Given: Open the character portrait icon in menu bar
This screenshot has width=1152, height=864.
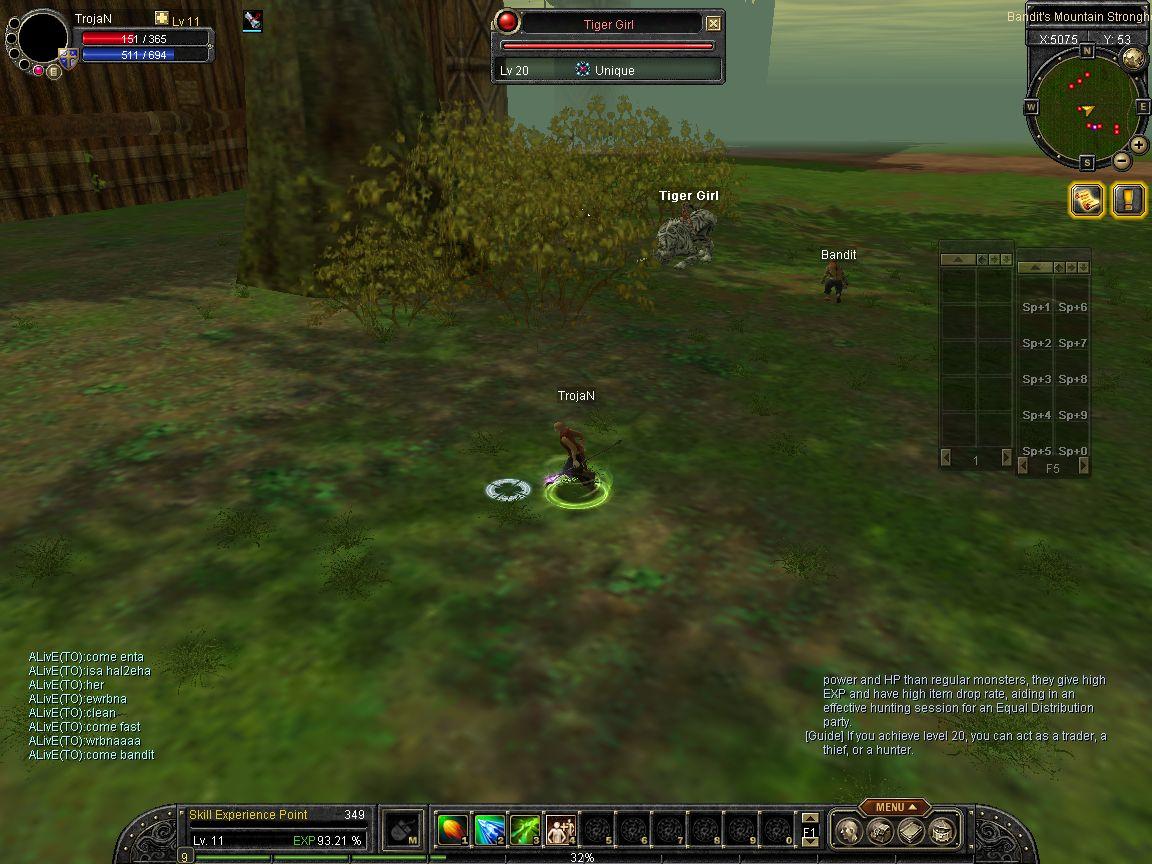Looking at the screenshot, I should (848, 830).
